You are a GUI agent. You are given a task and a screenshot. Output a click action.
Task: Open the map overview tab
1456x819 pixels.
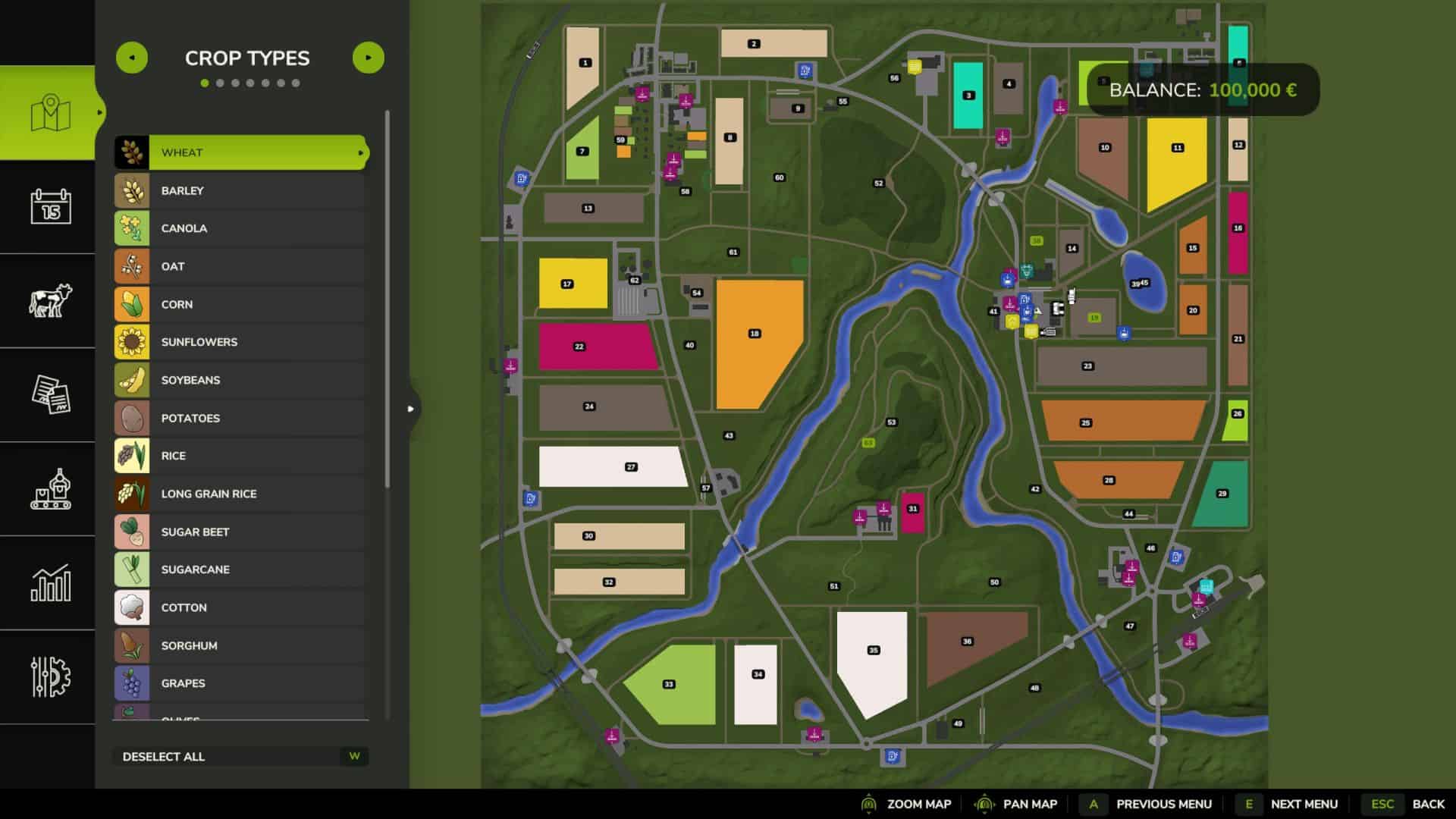(x=50, y=113)
